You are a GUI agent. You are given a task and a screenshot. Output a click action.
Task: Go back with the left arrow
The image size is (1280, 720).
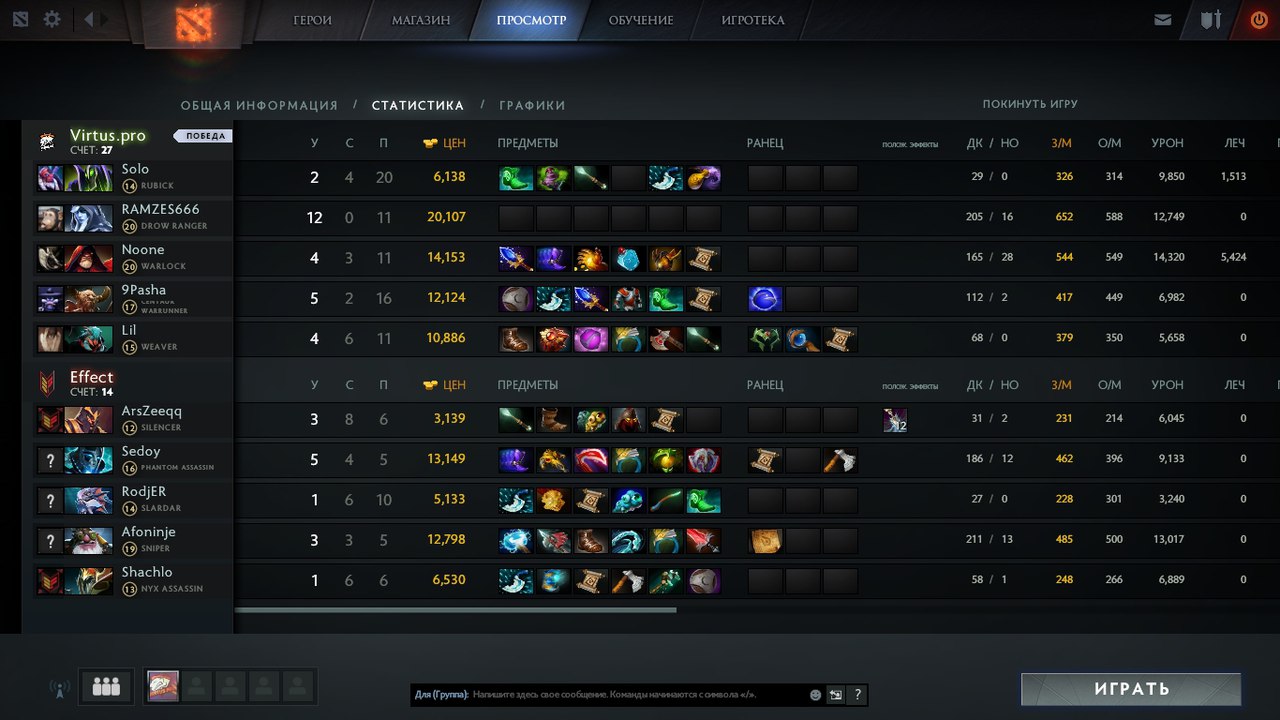pos(89,19)
